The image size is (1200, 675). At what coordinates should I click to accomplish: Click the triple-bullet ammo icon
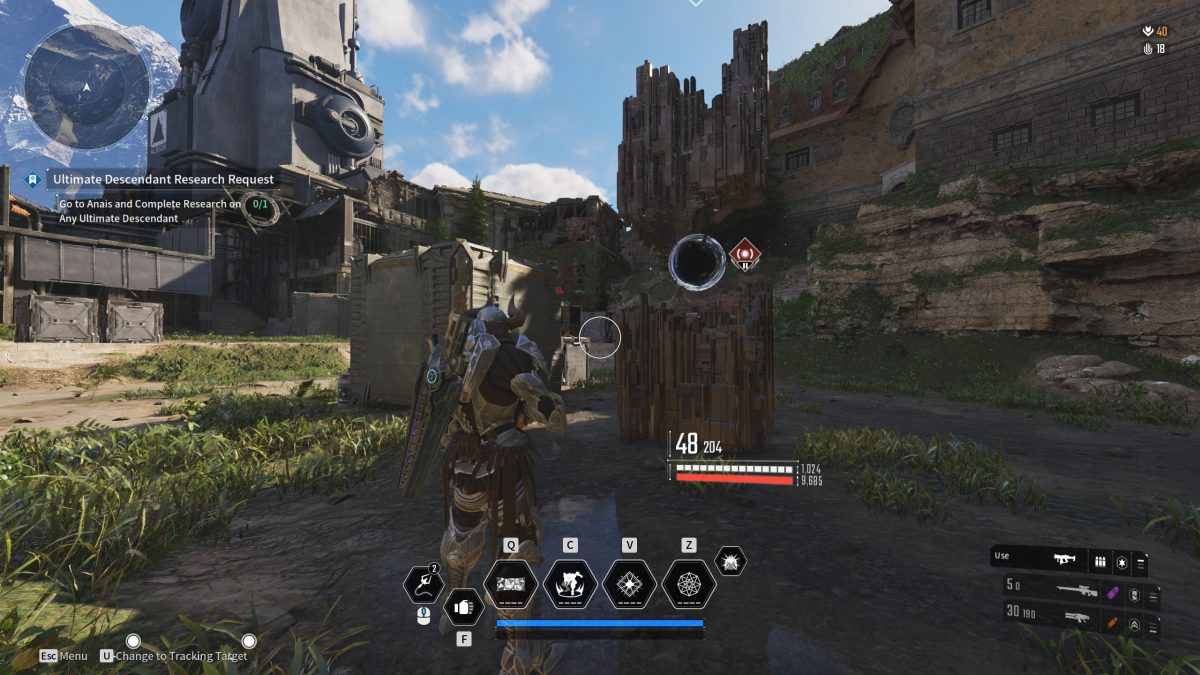pos(1100,563)
